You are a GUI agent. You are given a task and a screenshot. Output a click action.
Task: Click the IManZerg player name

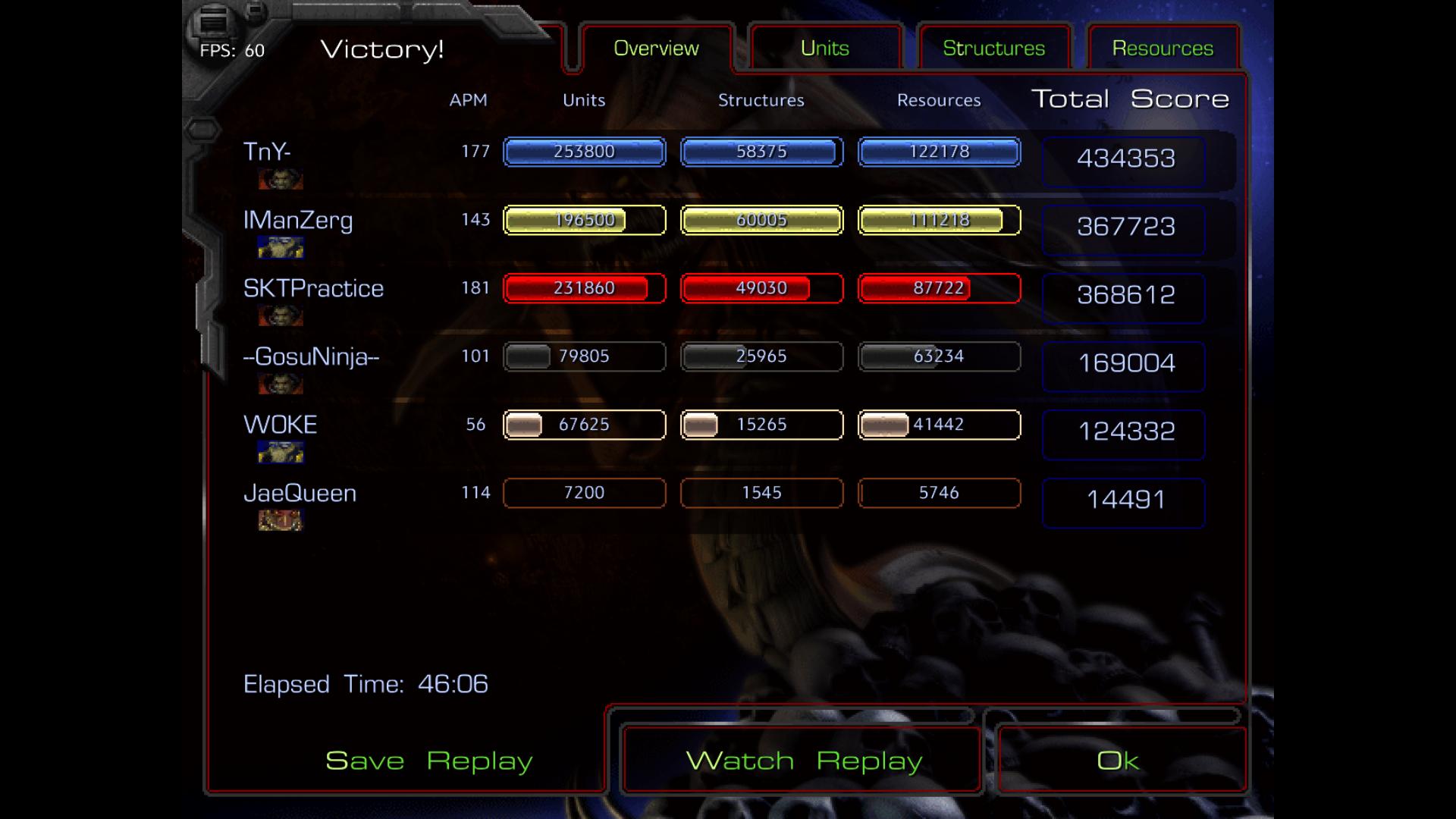(298, 221)
